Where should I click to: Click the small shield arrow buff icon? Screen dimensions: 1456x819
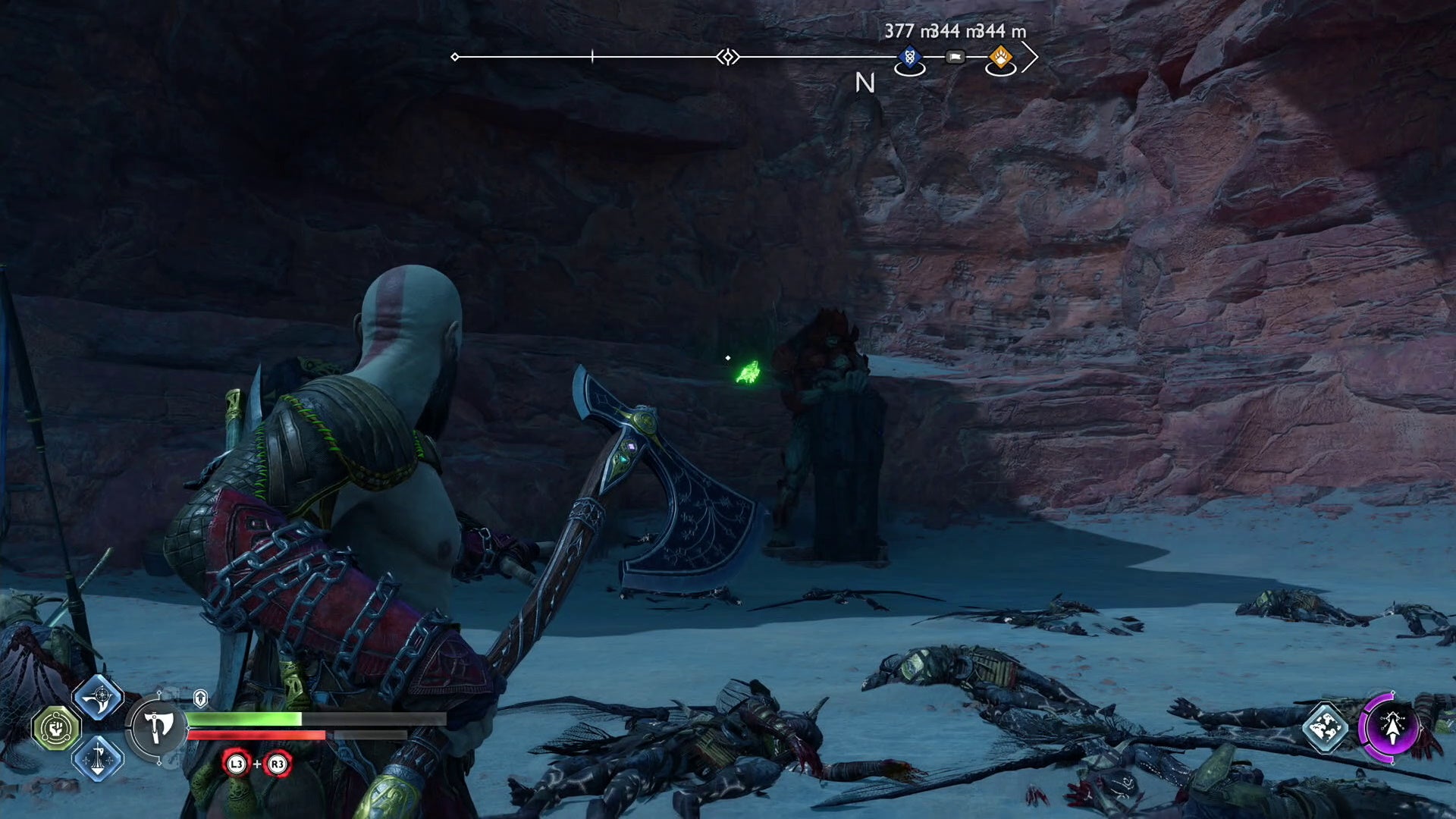tap(200, 698)
